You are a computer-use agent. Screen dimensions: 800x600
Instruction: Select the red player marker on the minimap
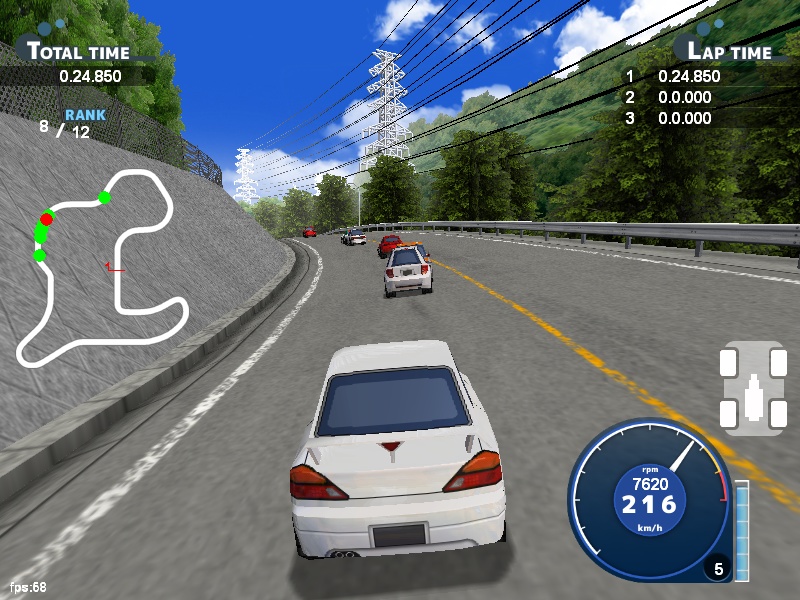46,219
